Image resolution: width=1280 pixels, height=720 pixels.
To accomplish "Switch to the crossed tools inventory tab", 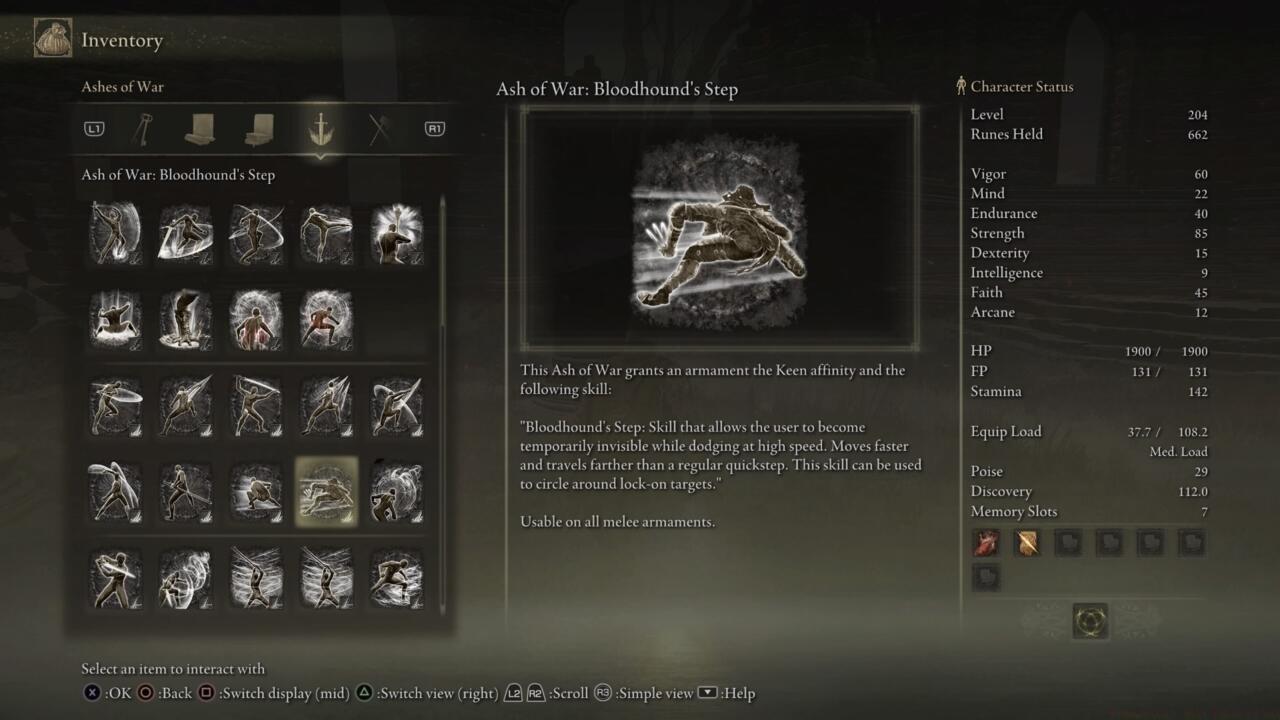I will click(379, 128).
